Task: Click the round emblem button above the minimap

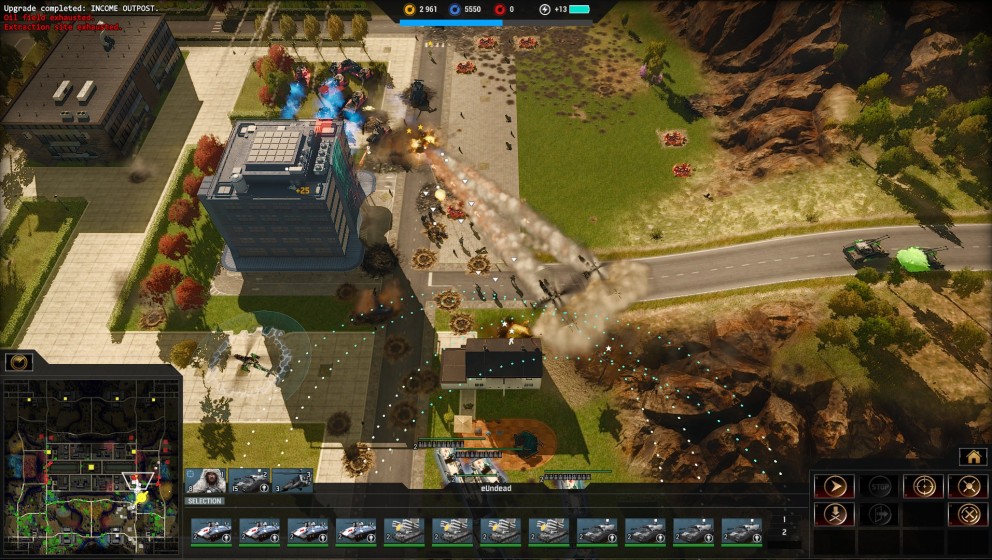Action: 19,361
